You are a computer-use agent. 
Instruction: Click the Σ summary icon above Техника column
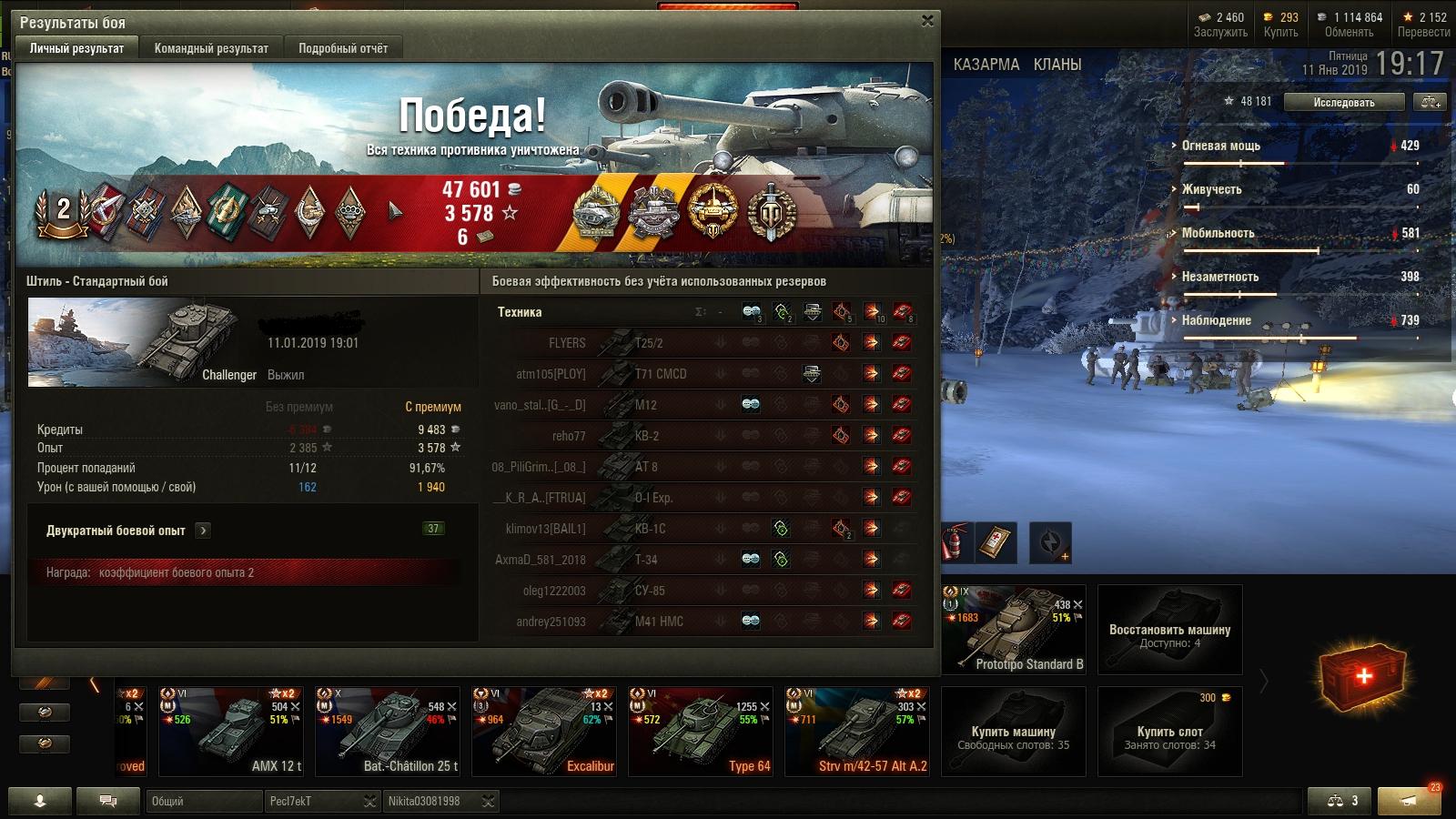(x=699, y=312)
